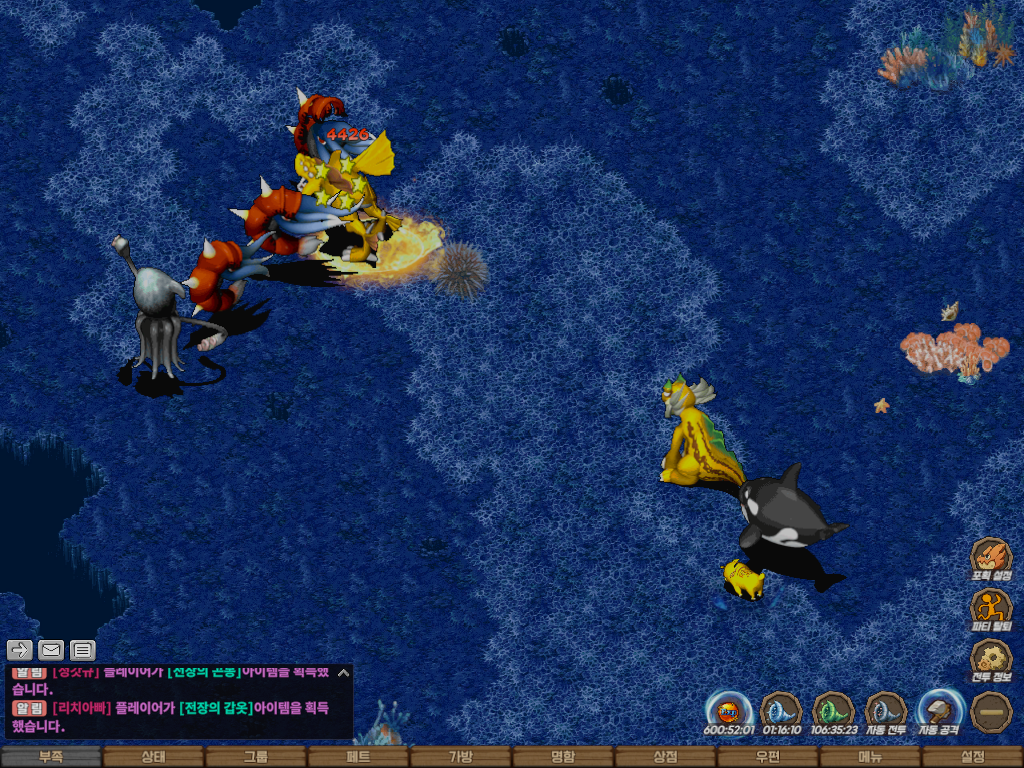Screen dimensions: 1024x768
Task: Expand chat log with the up arrow
Action: 343,673
